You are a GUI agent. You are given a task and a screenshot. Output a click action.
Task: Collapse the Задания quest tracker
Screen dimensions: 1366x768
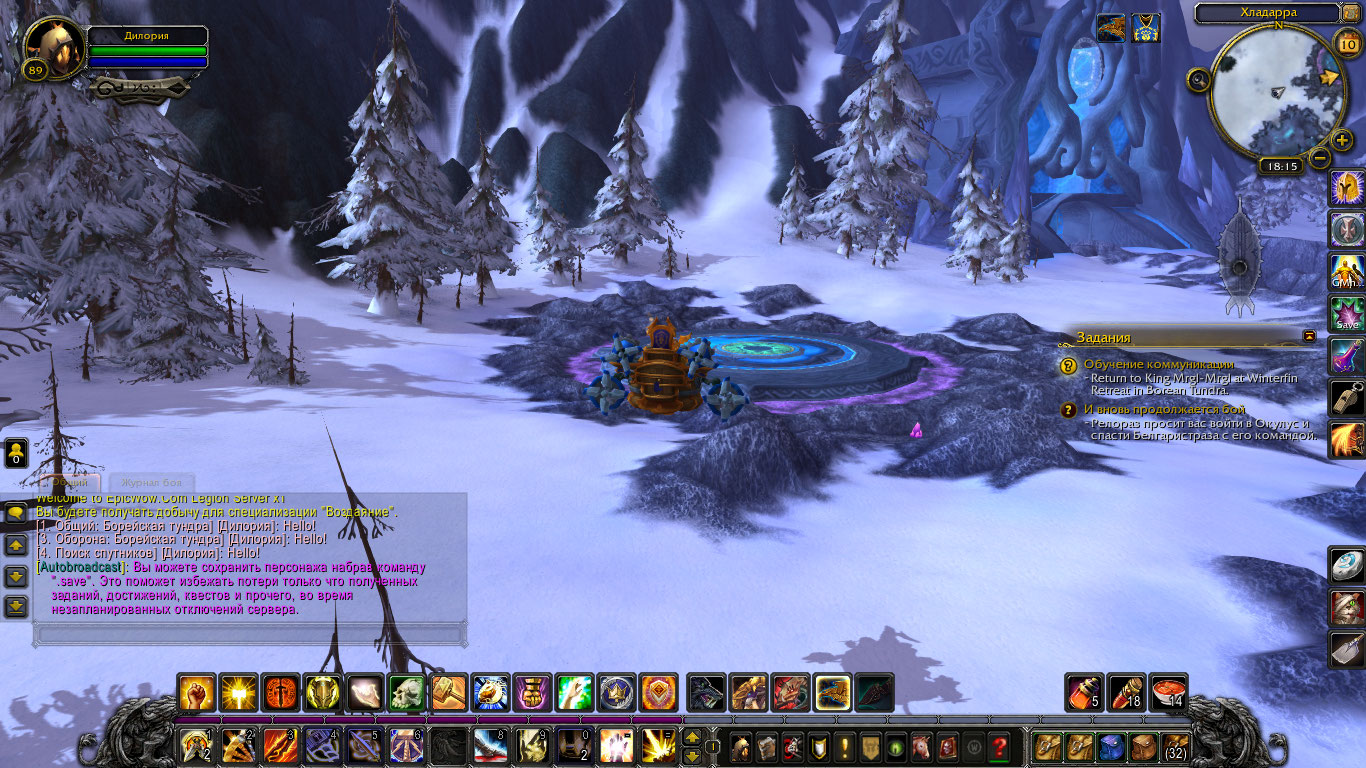1310,336
